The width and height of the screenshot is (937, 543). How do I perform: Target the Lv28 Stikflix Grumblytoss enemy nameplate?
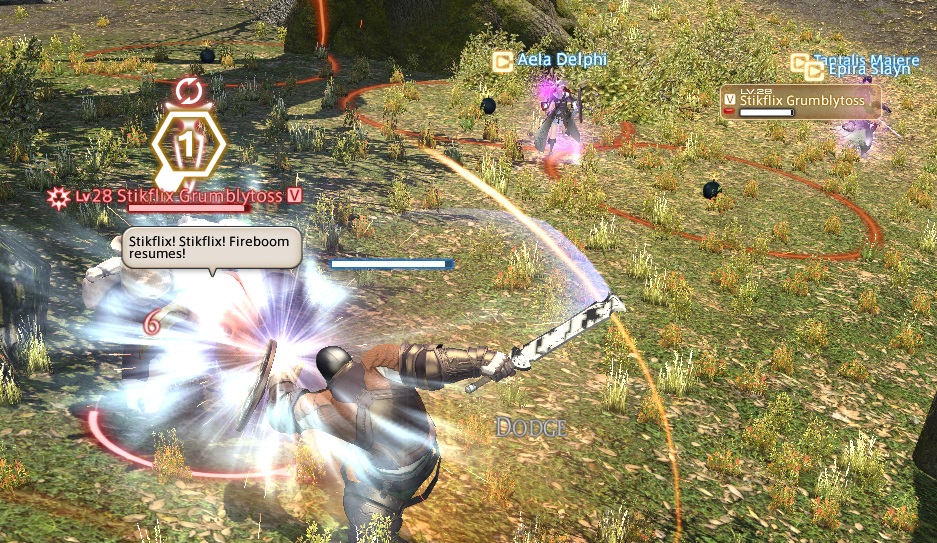coord(186,196)
